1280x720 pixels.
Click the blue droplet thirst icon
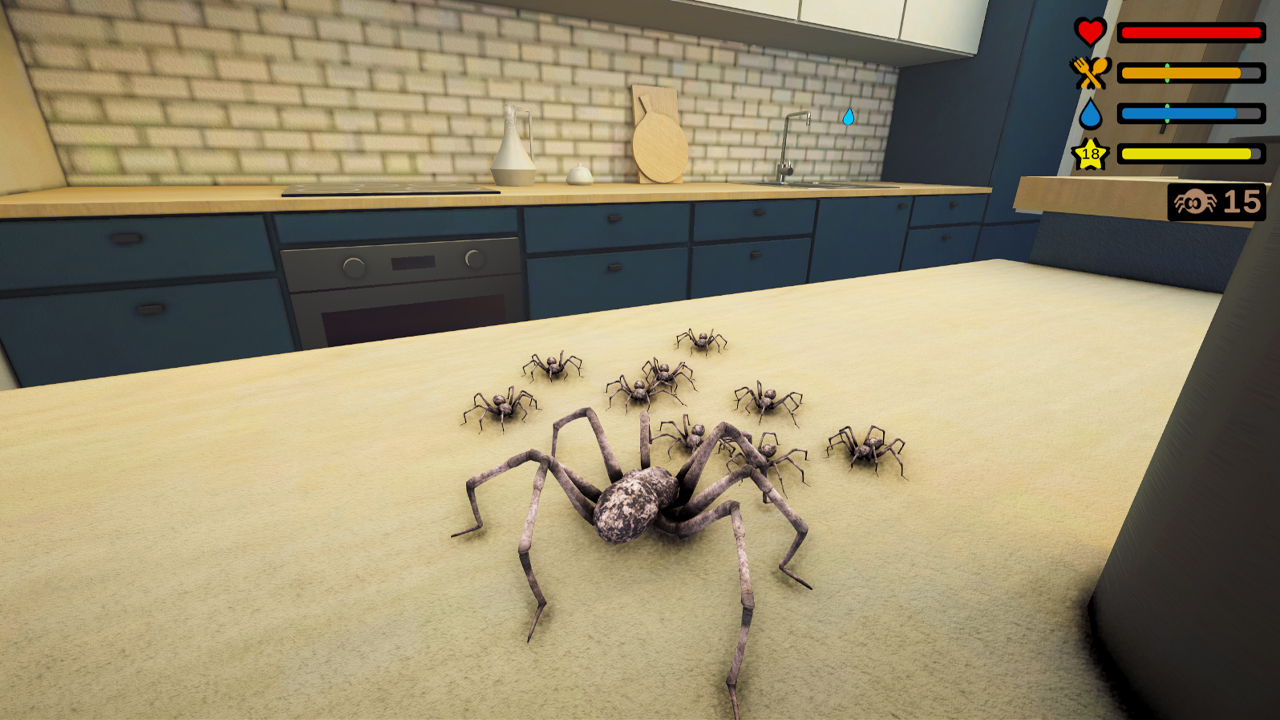1091,112
